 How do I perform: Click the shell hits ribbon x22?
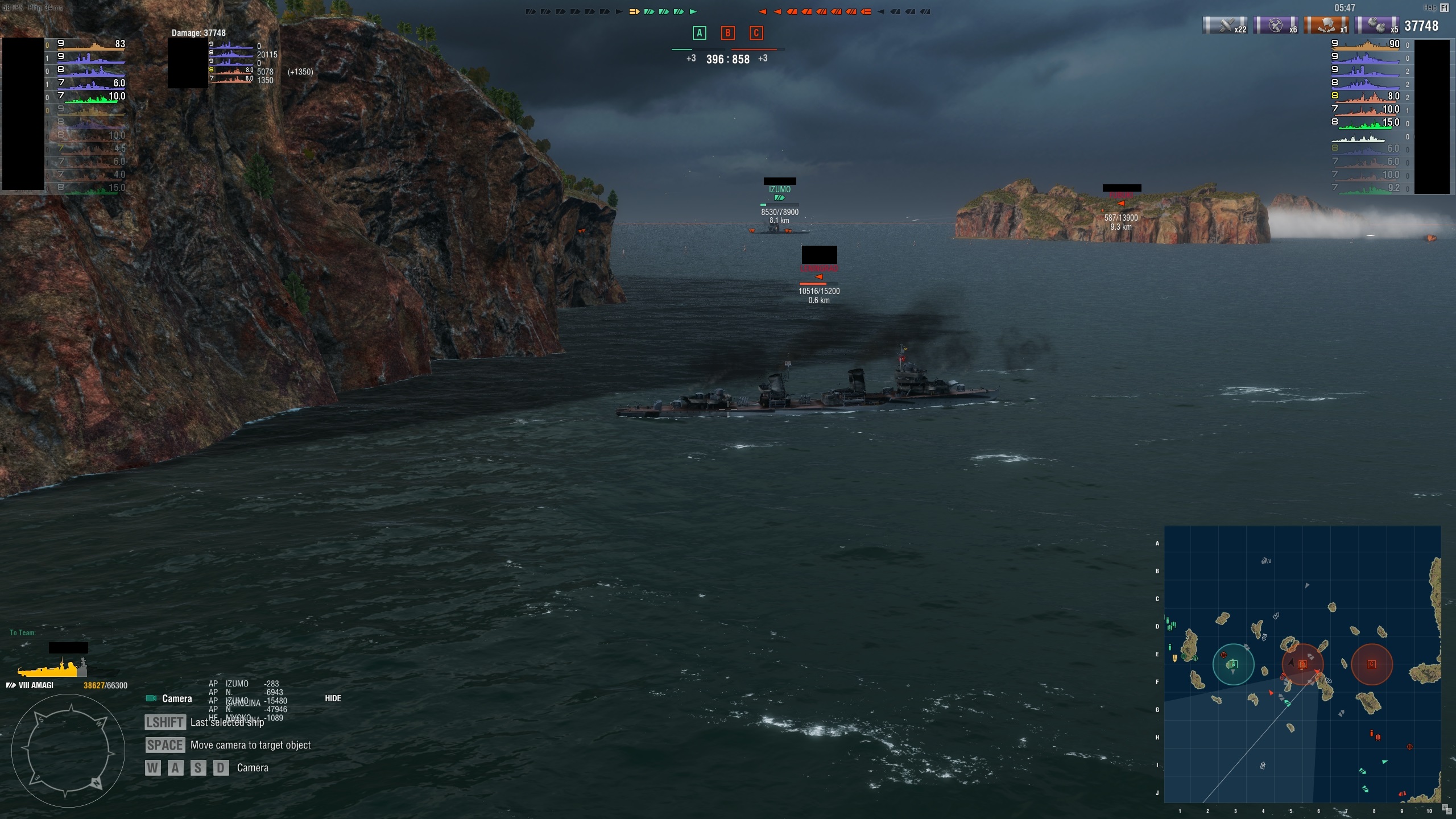(1225, 26)
